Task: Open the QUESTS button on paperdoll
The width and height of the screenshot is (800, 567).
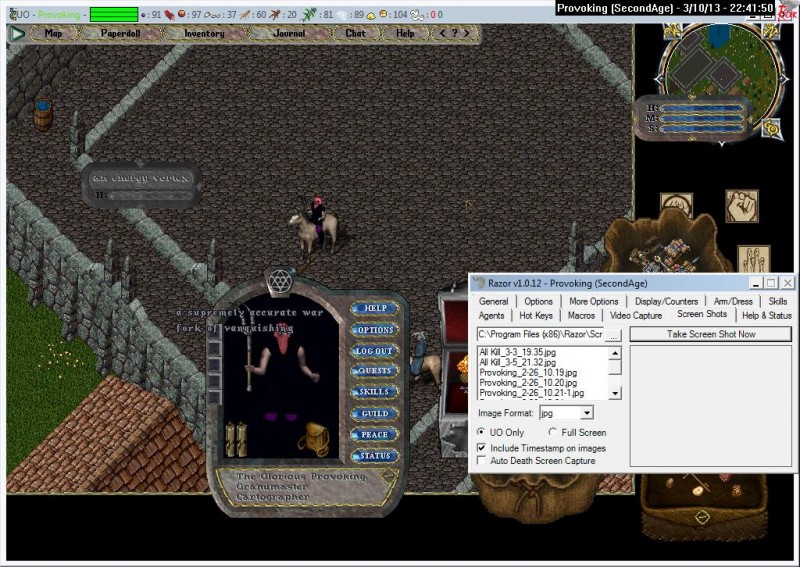Action: 375,372
